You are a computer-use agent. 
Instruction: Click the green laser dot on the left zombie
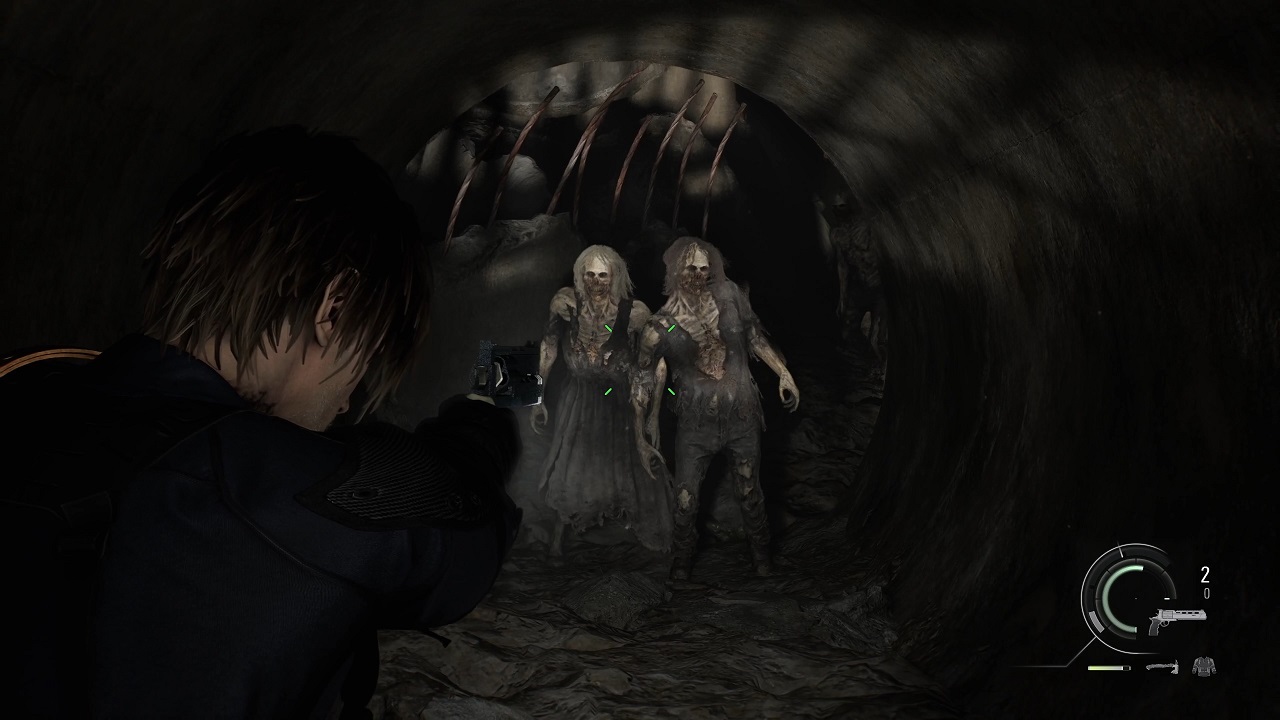[x=609, y=327]
